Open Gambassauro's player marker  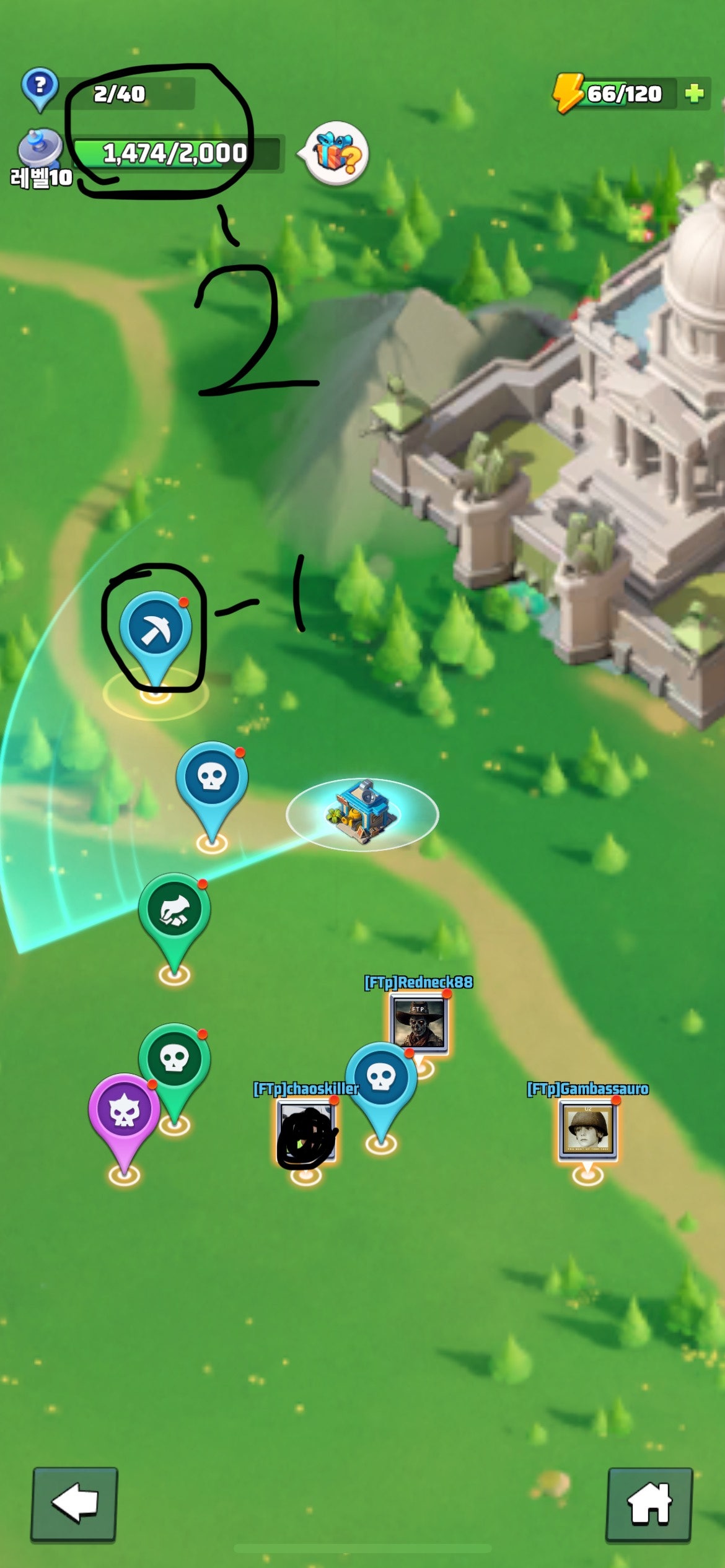coord(587,1128)
